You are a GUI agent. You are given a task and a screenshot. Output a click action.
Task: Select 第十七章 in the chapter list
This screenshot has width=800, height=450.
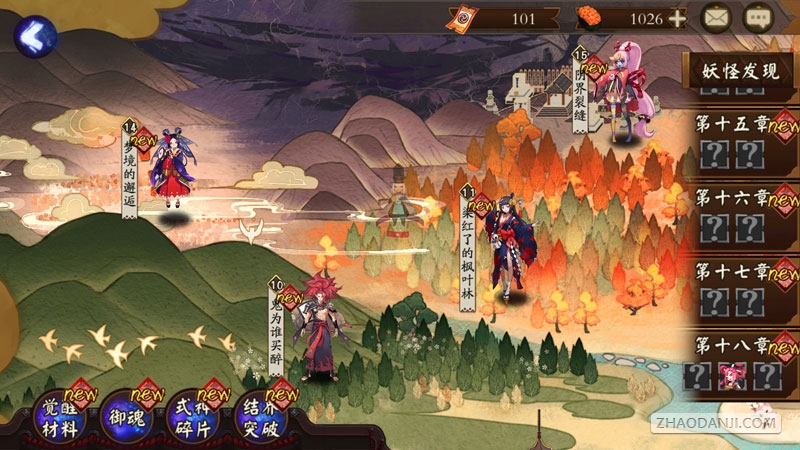coord(733,271)
